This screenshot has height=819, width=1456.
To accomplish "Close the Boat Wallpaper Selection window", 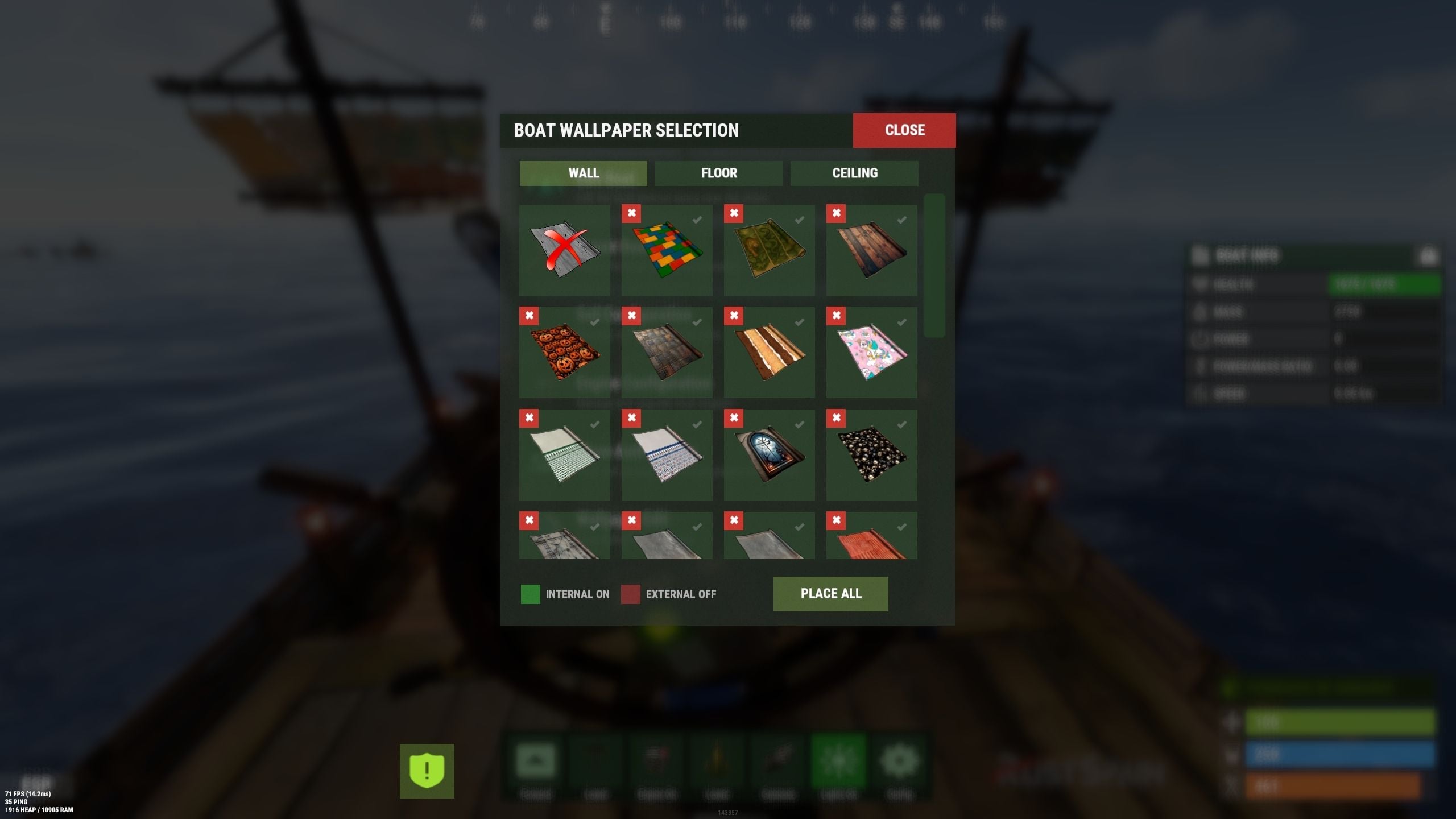I will click(x=904, y=130).
